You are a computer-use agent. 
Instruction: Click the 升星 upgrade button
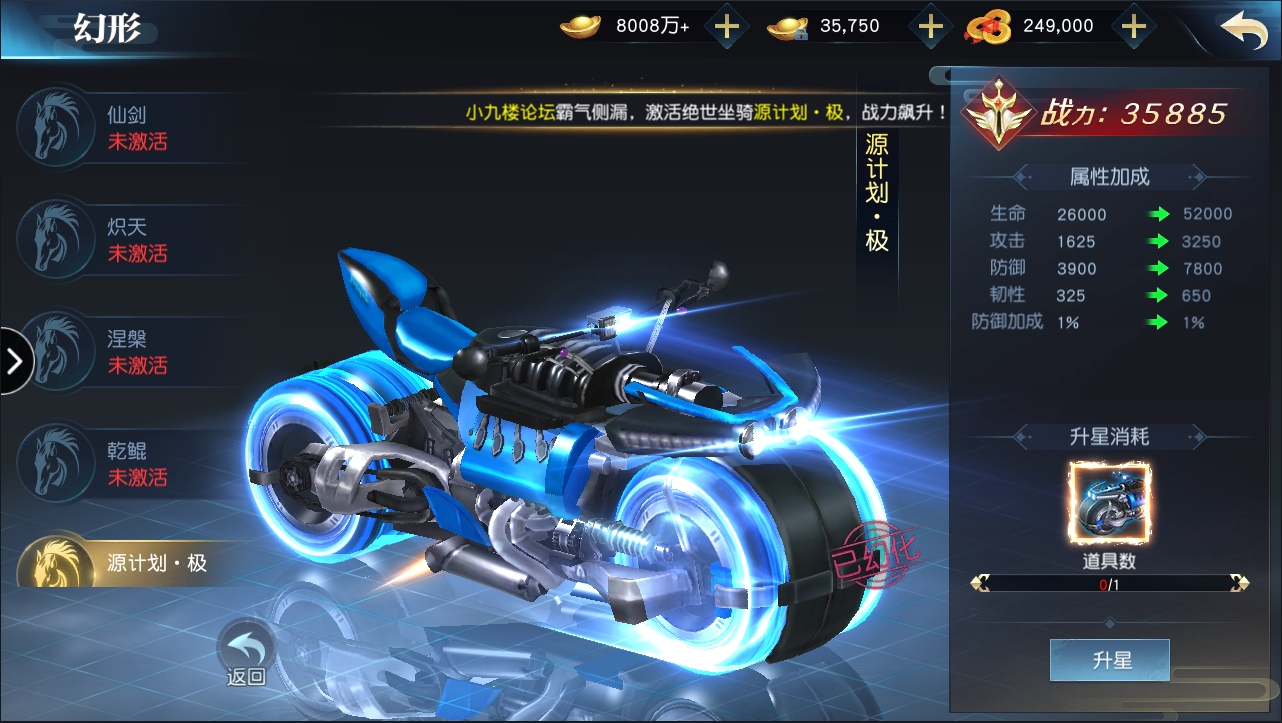click(1110, 660)
